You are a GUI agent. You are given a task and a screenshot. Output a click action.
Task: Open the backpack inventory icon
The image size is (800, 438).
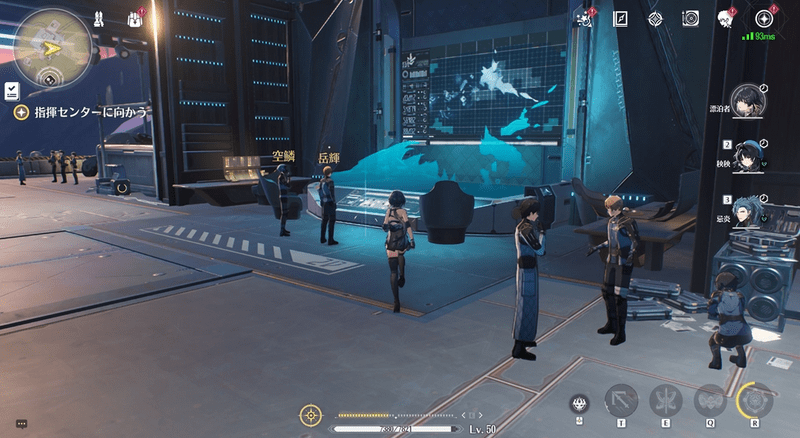[x=136, y=19]
